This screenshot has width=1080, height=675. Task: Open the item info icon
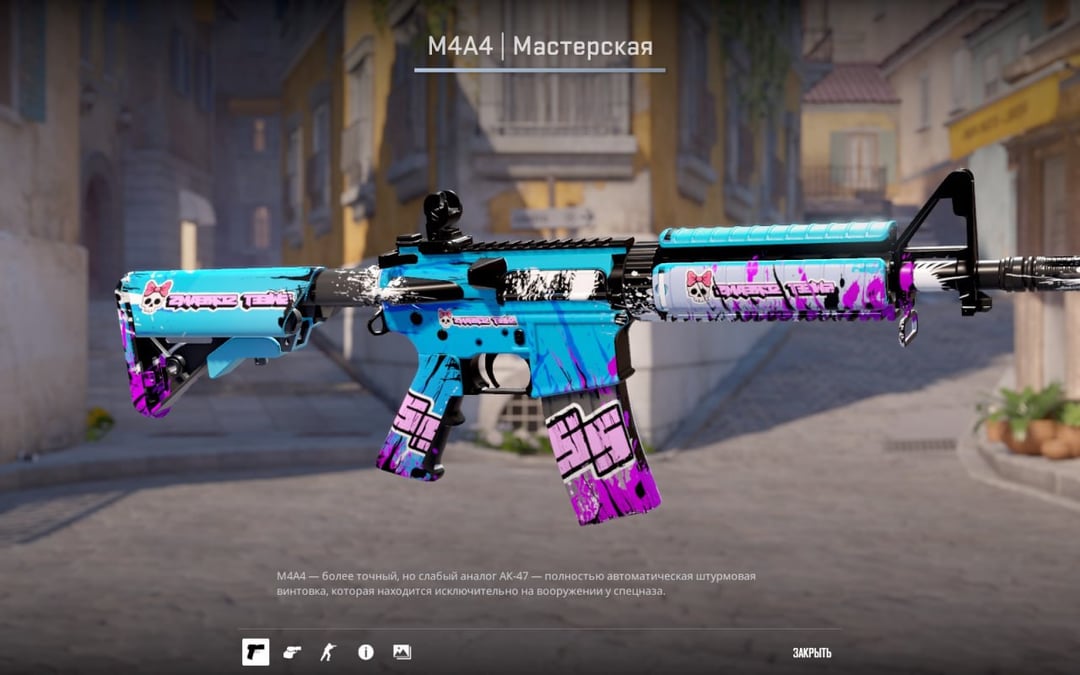coord(366,652)
